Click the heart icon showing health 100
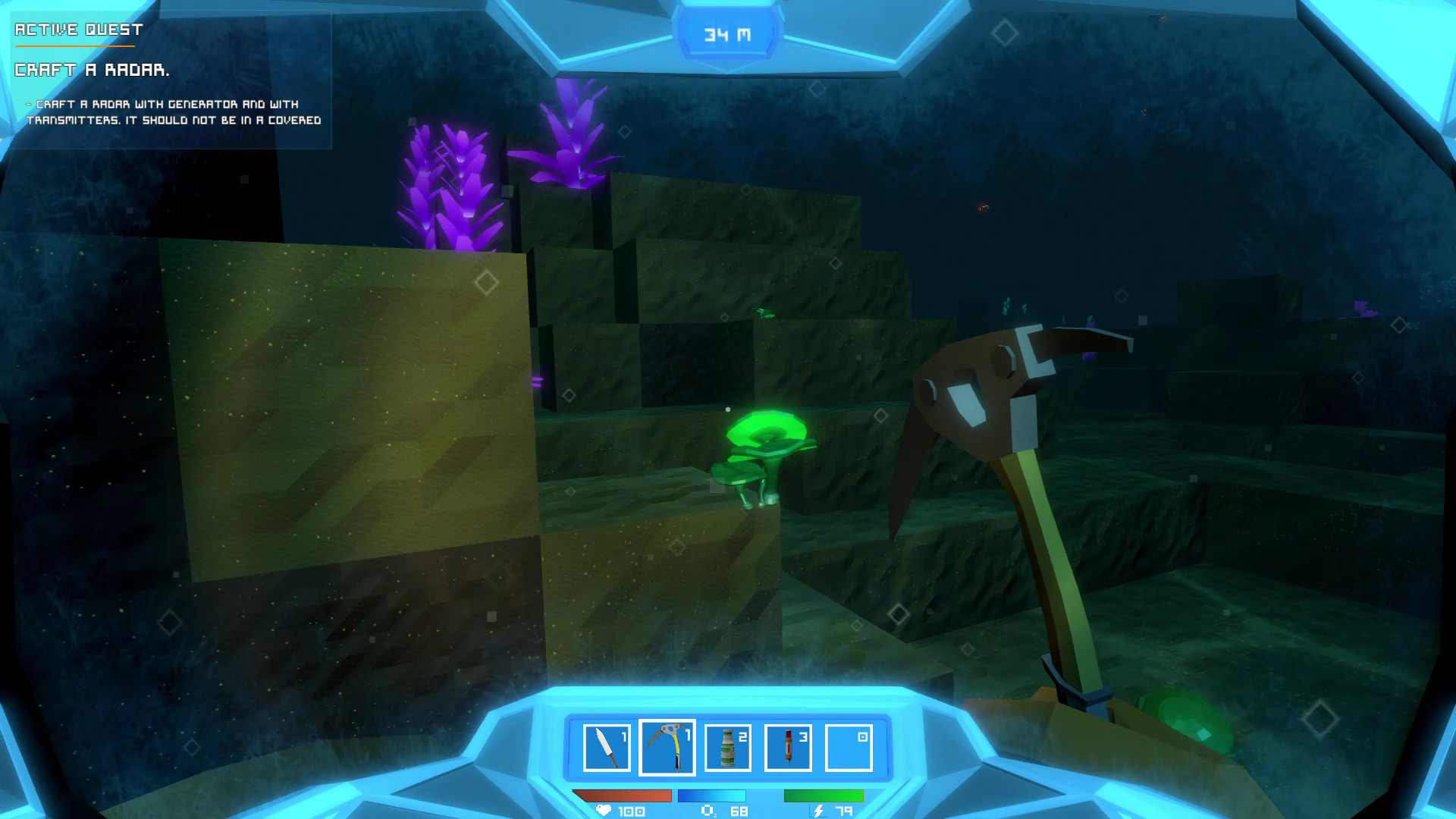The height and width of the screenshot is (819, 1456). [601, 811]
